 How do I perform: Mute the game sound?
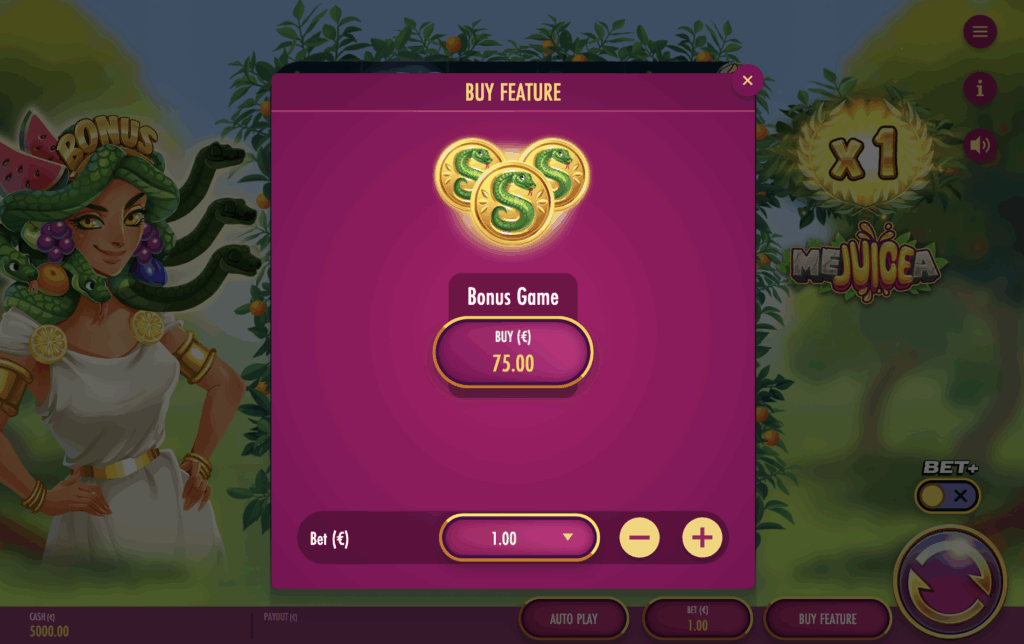pos(980,146)
